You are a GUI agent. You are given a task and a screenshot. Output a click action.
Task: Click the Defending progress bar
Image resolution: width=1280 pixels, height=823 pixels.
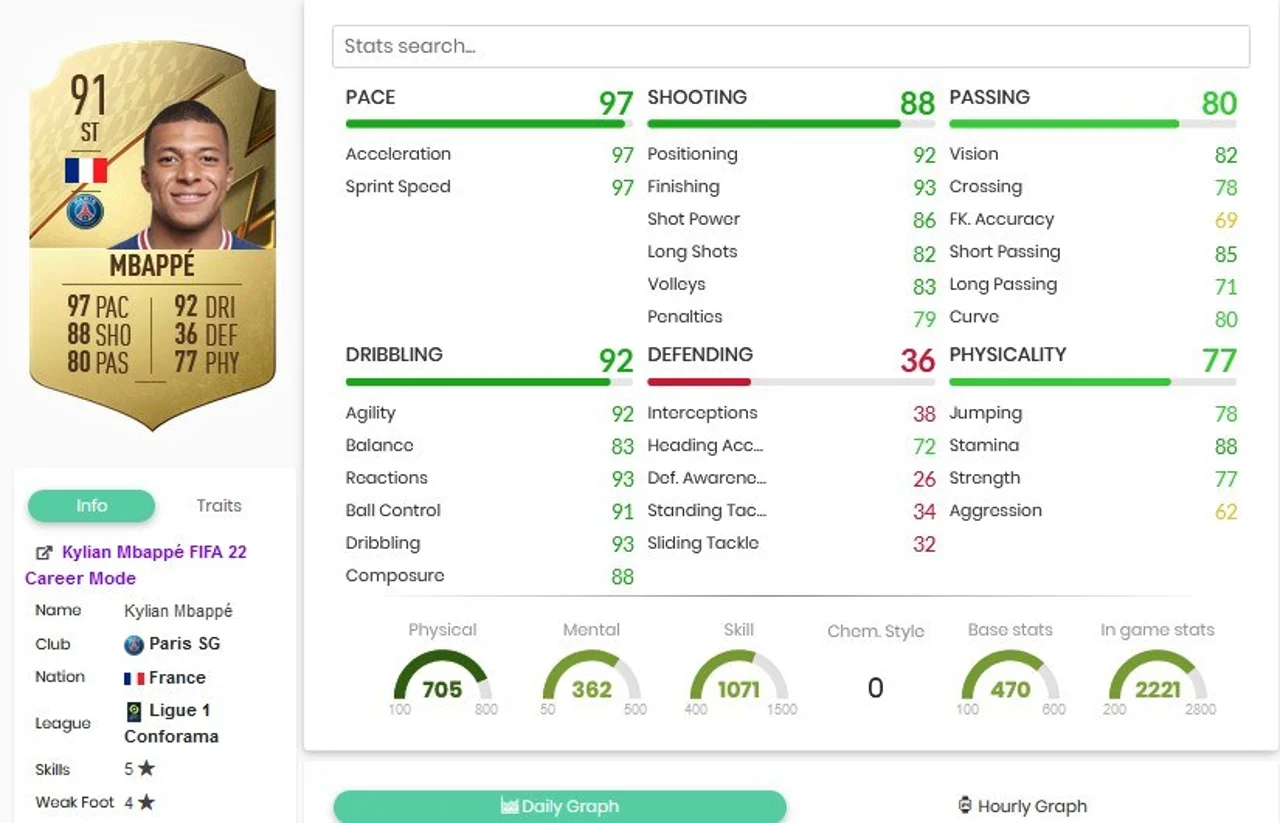click(x=790, y=382)
